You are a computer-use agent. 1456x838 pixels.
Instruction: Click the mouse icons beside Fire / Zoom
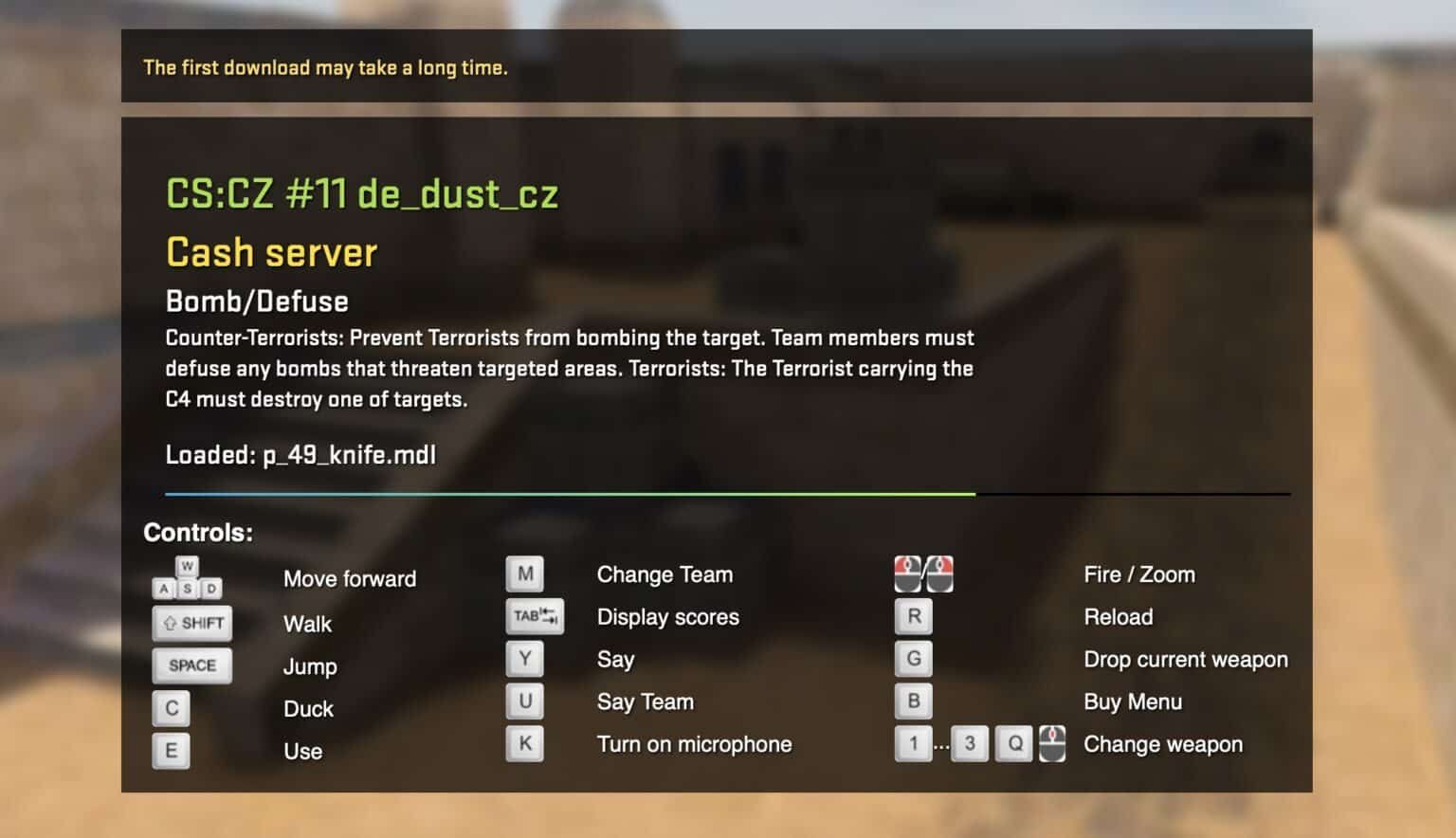923,573
